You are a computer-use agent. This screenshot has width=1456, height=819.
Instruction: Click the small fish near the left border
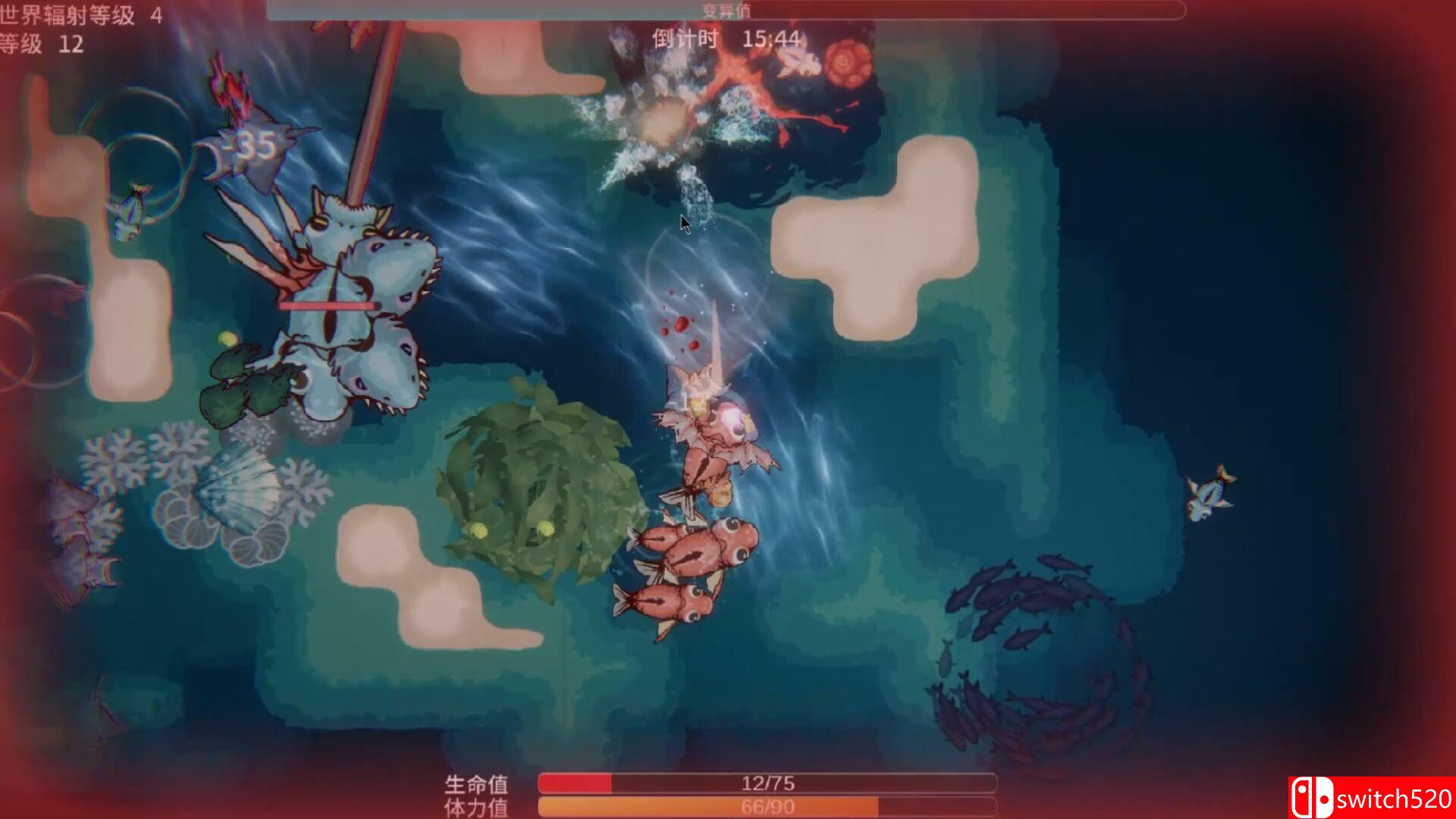[125, 212]
